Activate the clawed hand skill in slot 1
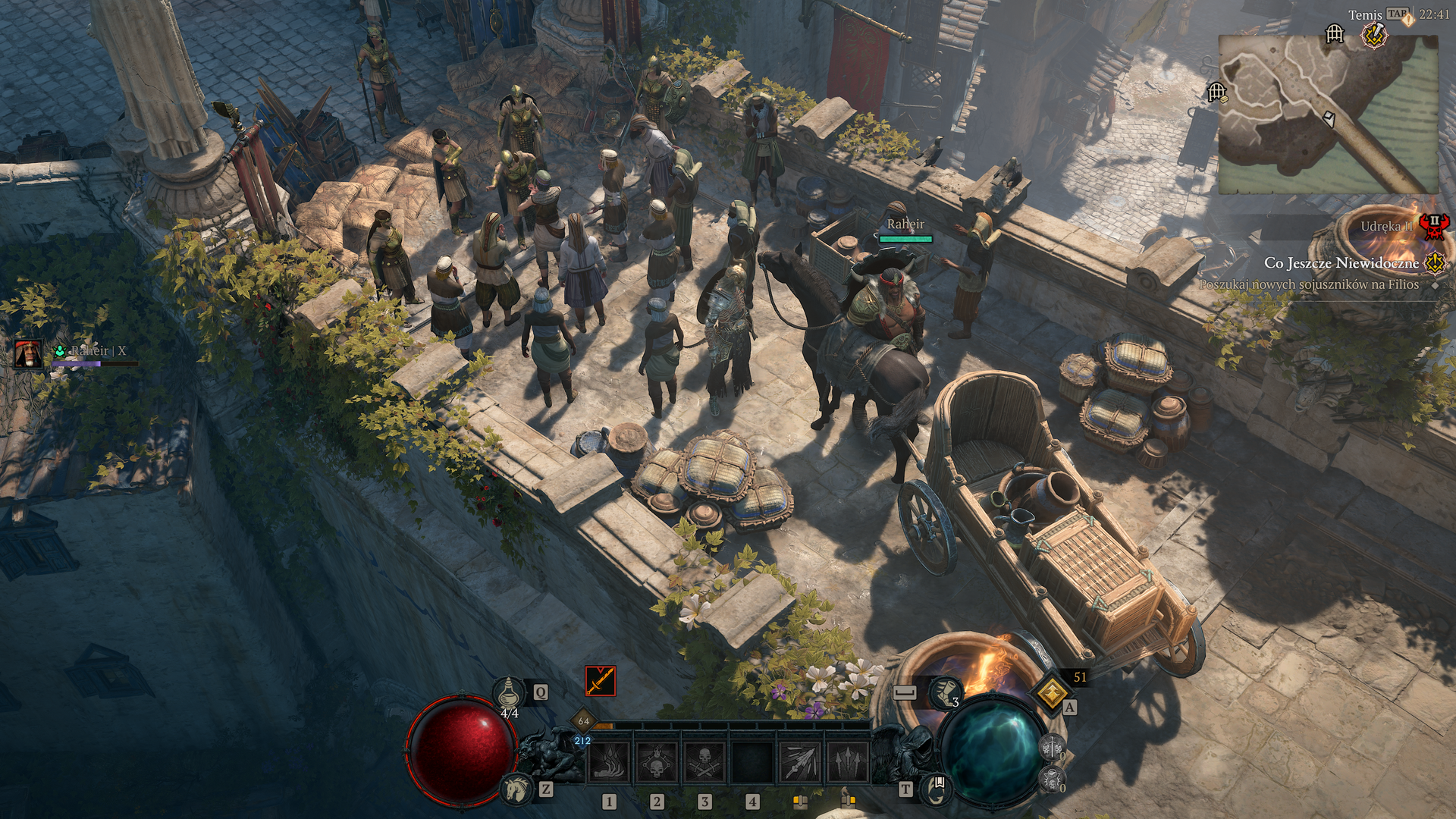The width and height of the screenshot is (1456, 819). tap(609, 761)
